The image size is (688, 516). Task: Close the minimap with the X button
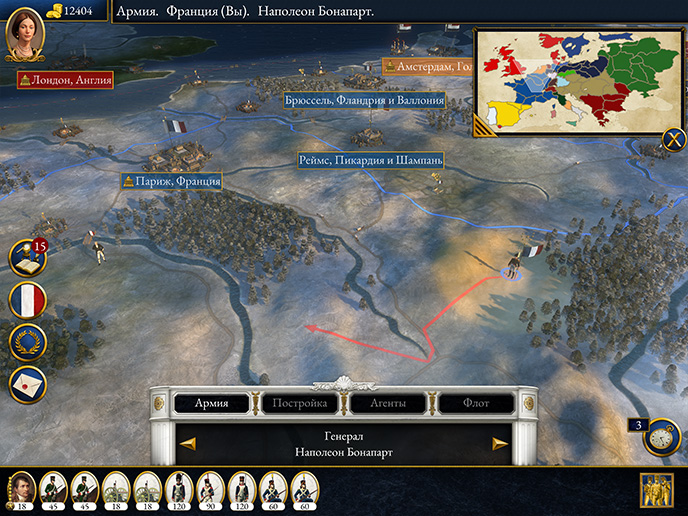(x=673, y=140)
